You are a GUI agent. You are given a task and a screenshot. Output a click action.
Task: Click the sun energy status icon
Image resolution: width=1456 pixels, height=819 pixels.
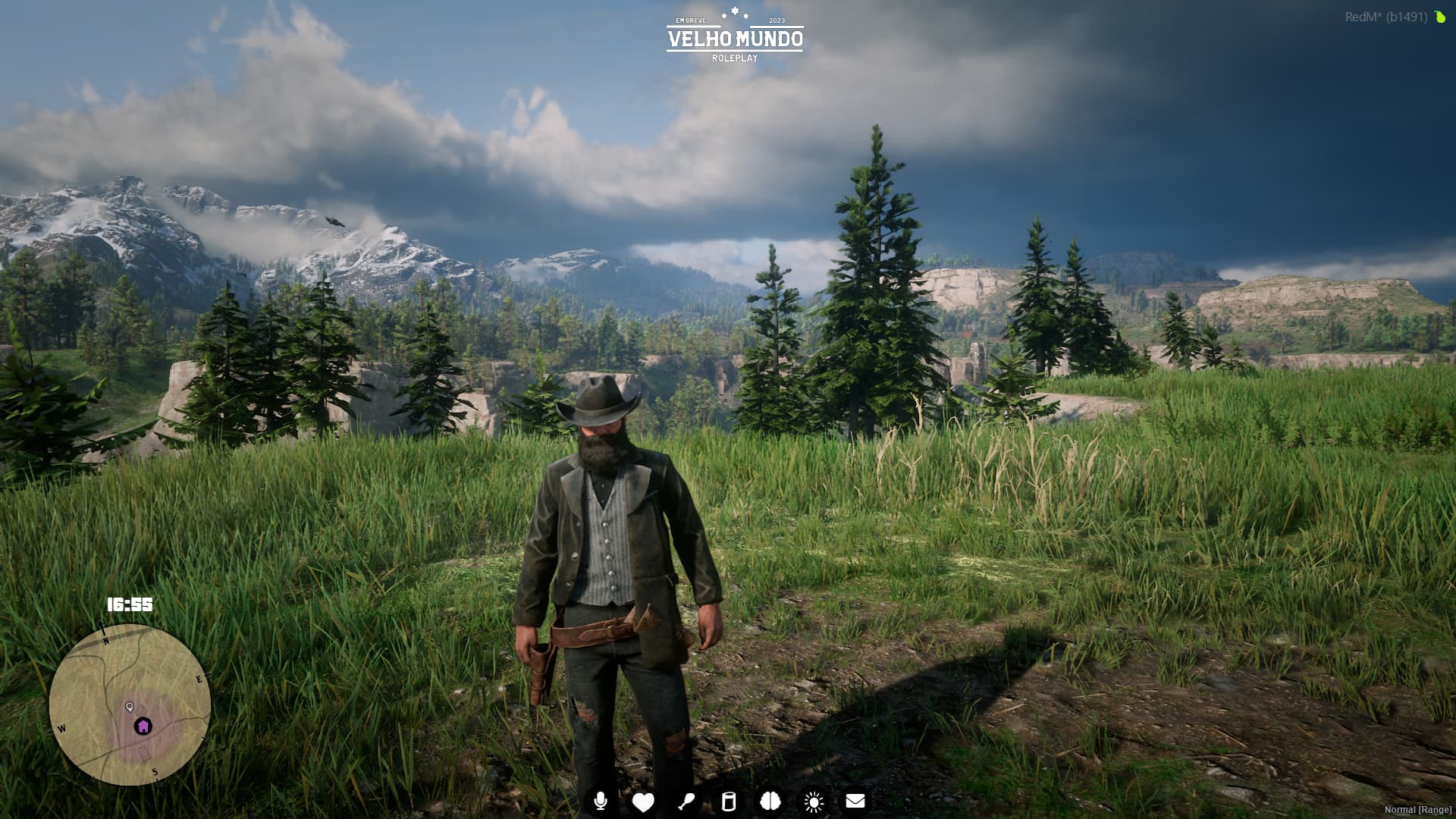(812, 800)
